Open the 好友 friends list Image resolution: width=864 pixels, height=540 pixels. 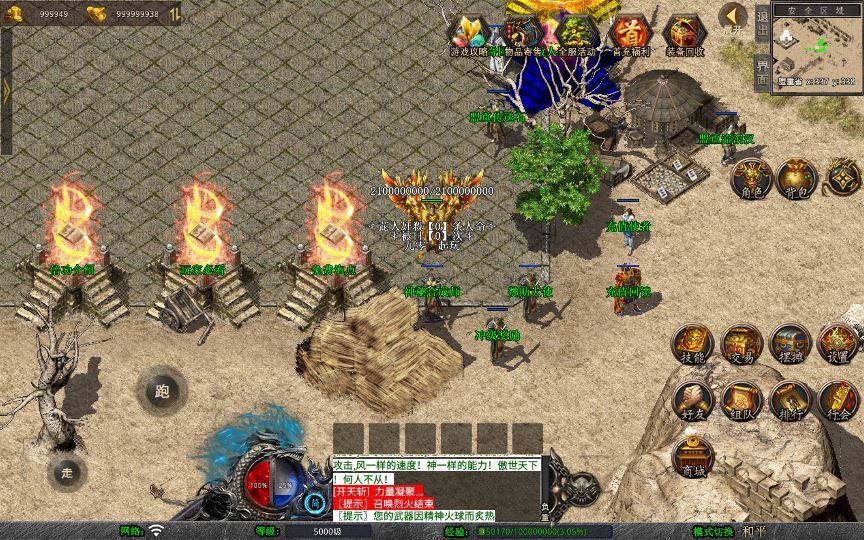[691, 400]
